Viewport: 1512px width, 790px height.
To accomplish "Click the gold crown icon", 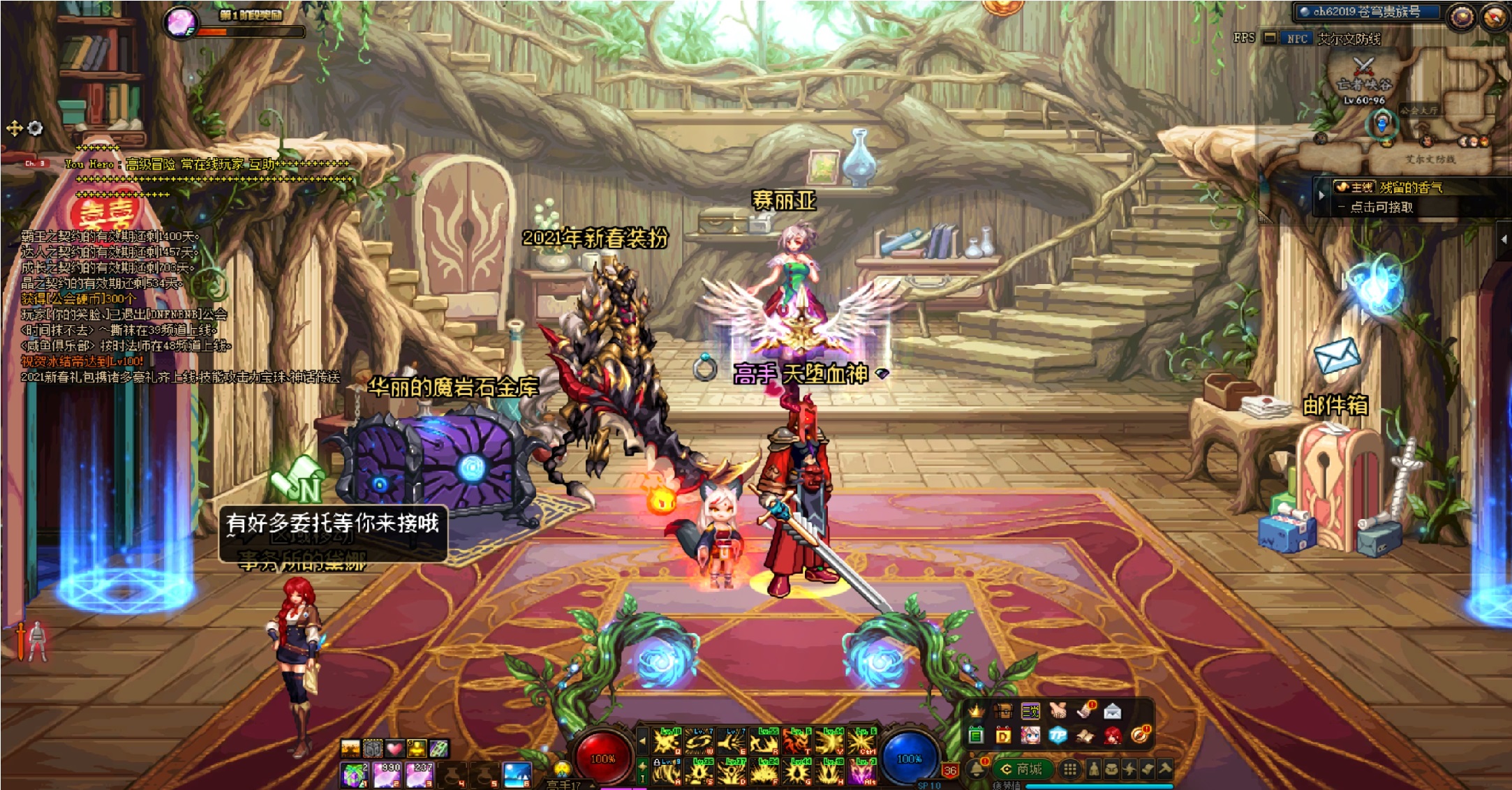I will click(x=976, y=711).
